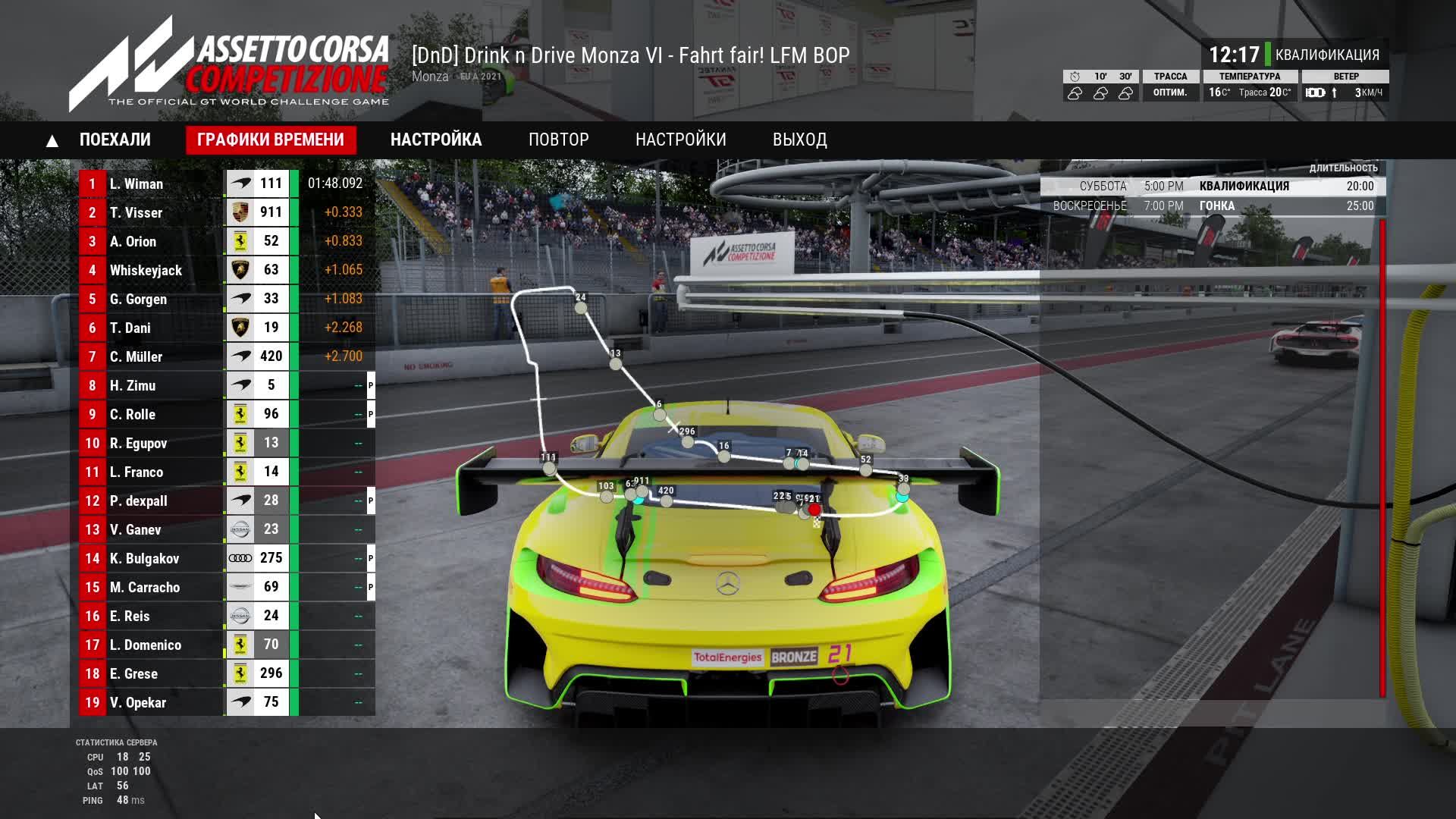This screenshot has height=819, width=1456.
Task: Select C. Müller's car 420 row
Action: [226, 356]
